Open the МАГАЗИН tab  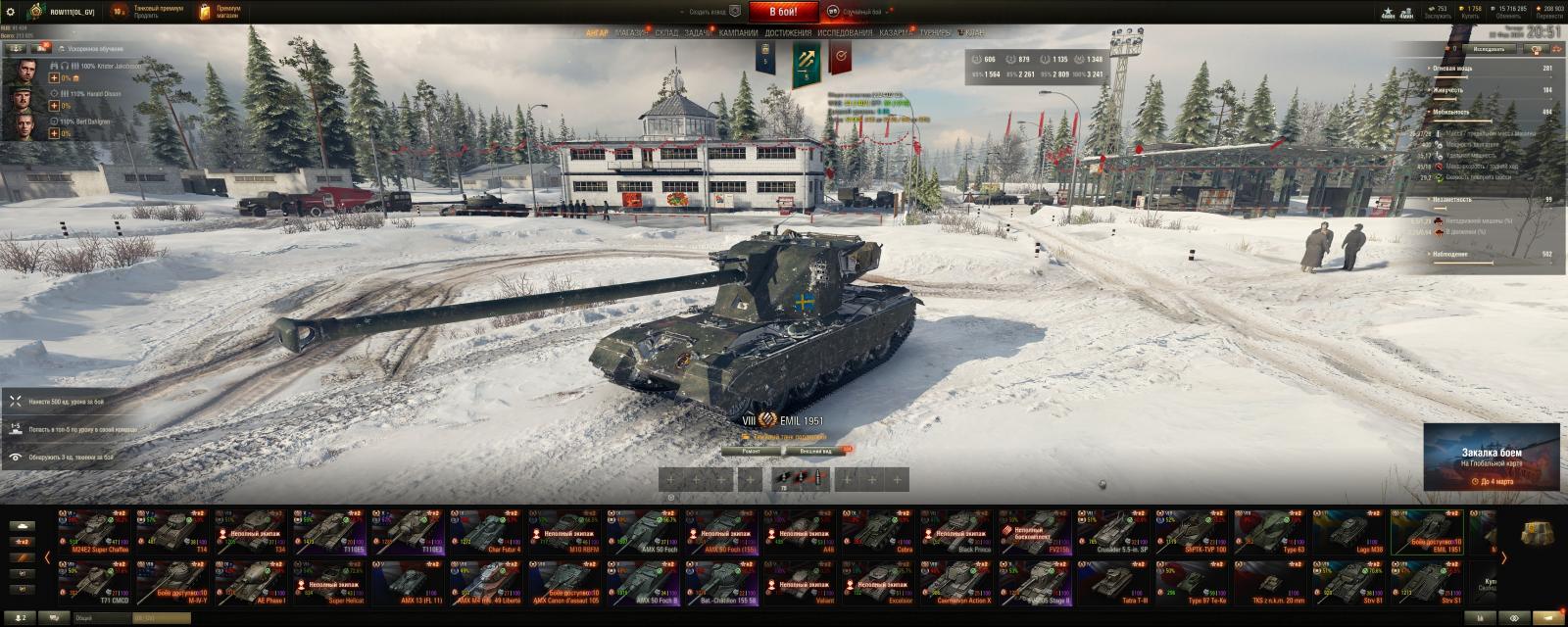pyautogui.click(x=630, y=33)
